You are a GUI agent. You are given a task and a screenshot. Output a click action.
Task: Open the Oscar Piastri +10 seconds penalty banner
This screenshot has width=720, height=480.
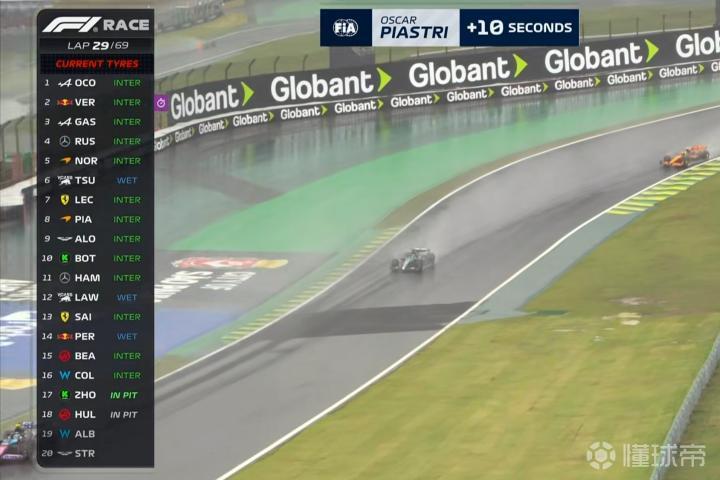coord(449,28)
